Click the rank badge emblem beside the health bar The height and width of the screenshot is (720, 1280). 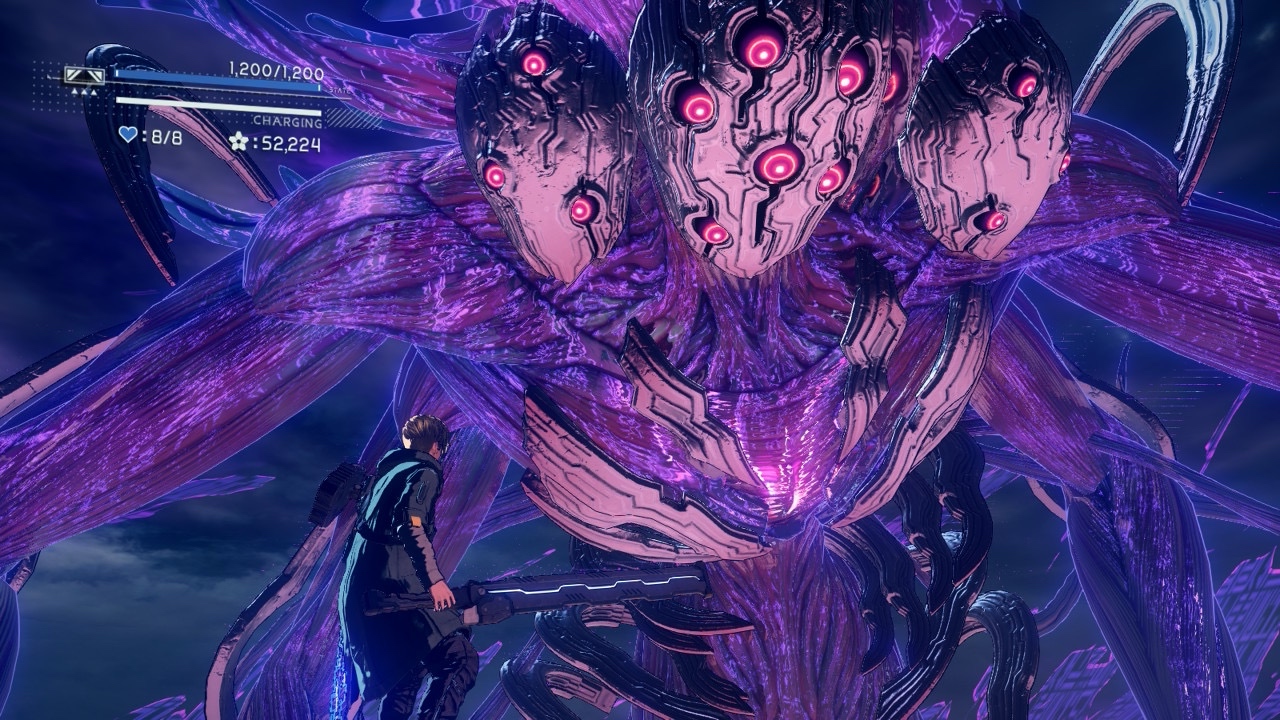click(x=84, y=75)
